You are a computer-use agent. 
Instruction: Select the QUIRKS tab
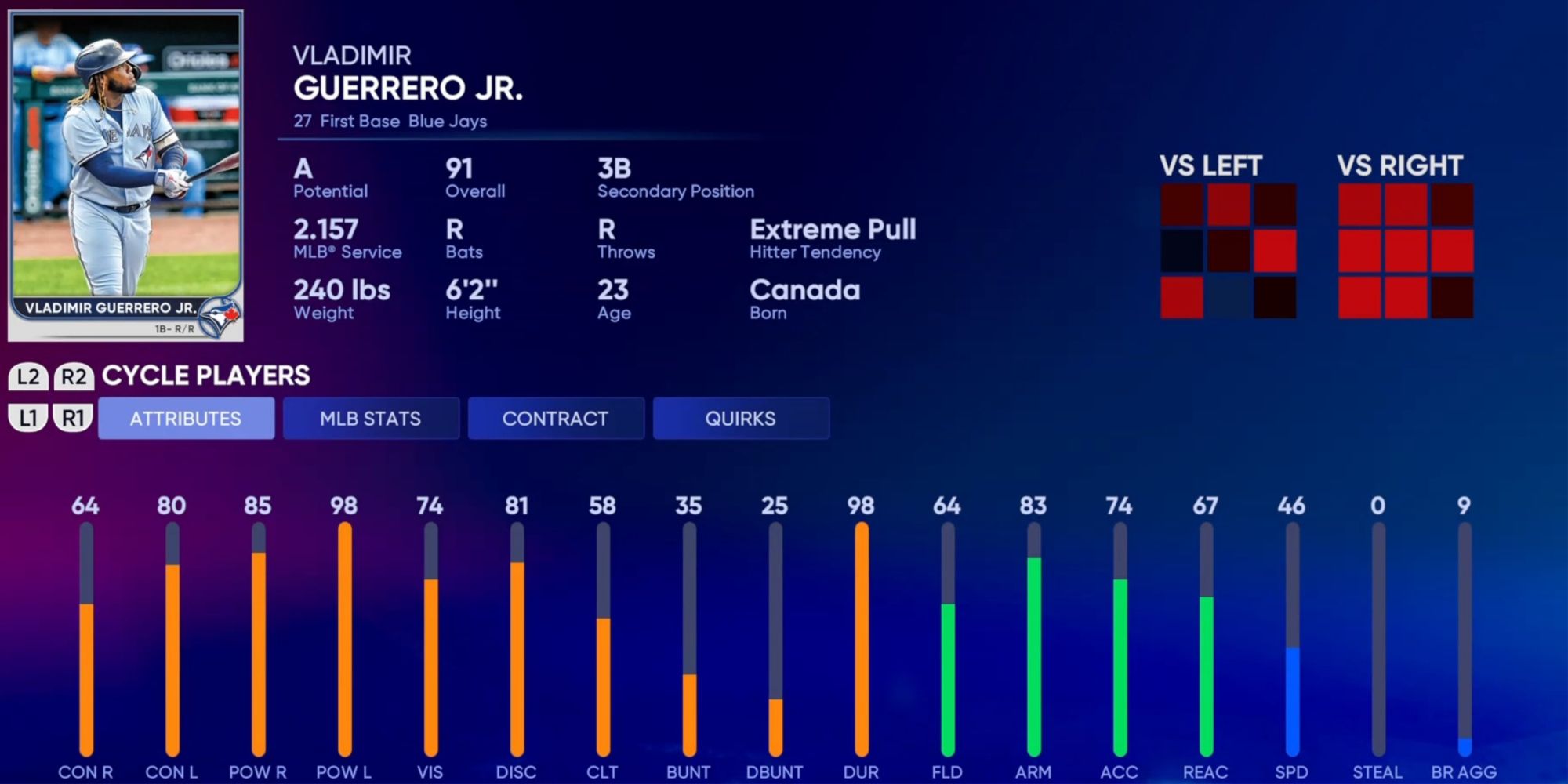[741, 418]
